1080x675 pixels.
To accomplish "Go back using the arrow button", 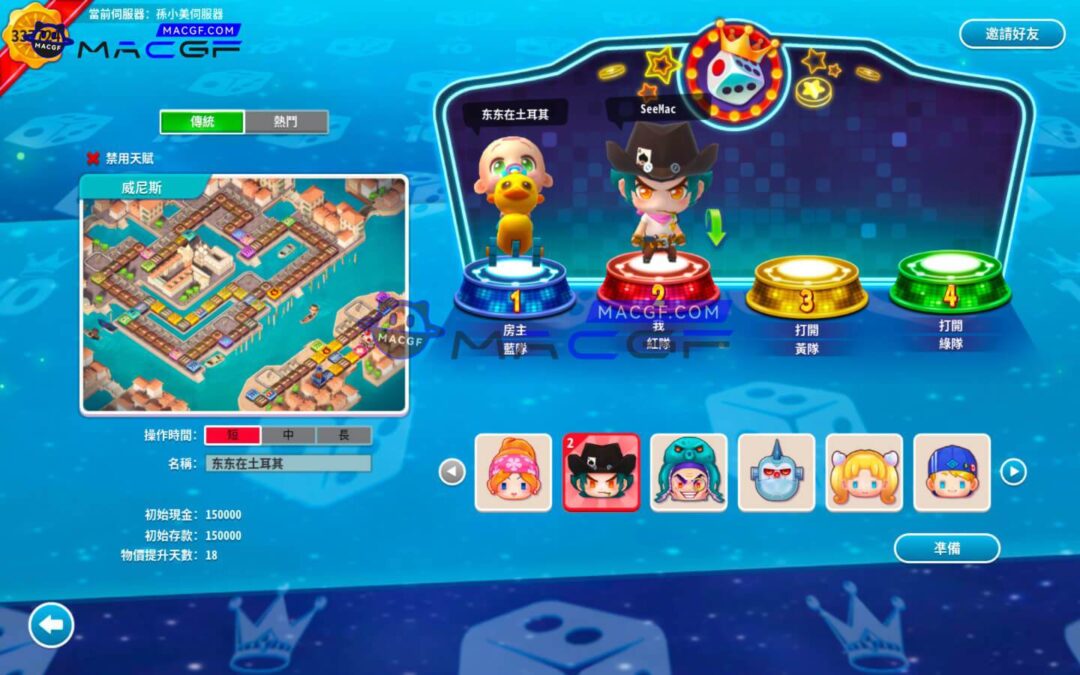I will point(51,626).
